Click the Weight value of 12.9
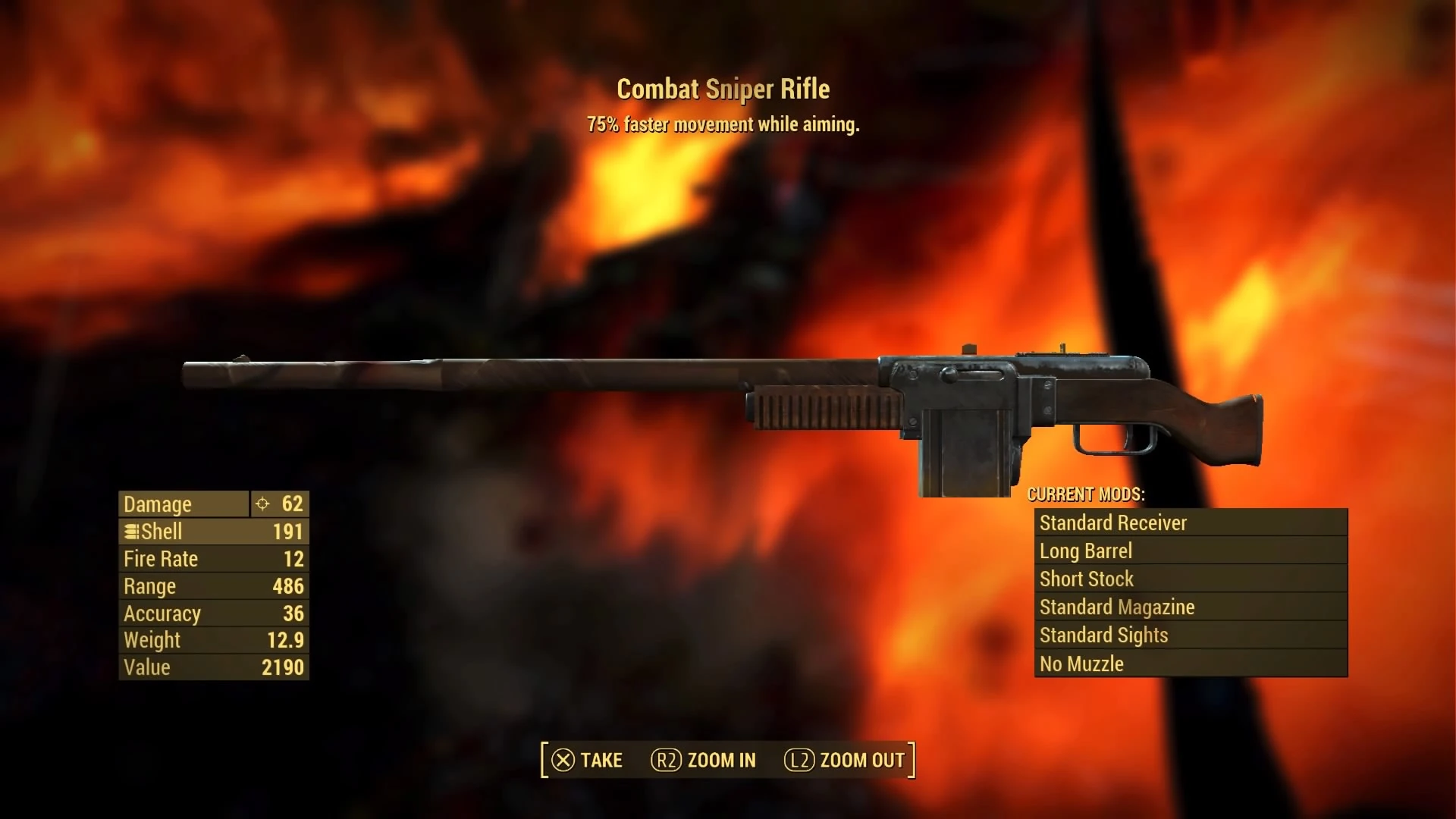 click(212, 640)
